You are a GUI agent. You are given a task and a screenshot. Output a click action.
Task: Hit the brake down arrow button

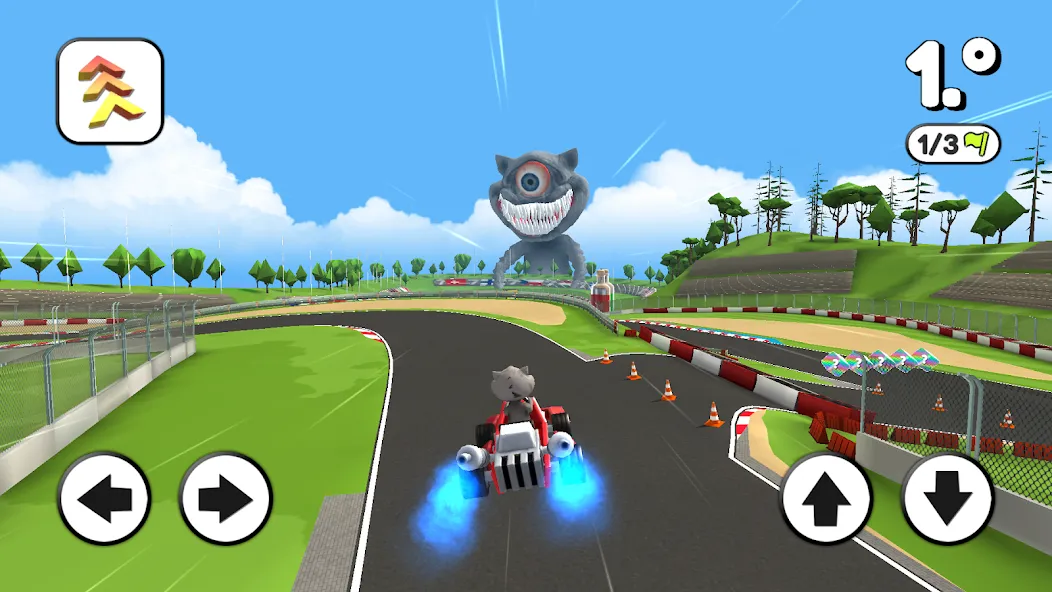[947, 498]
